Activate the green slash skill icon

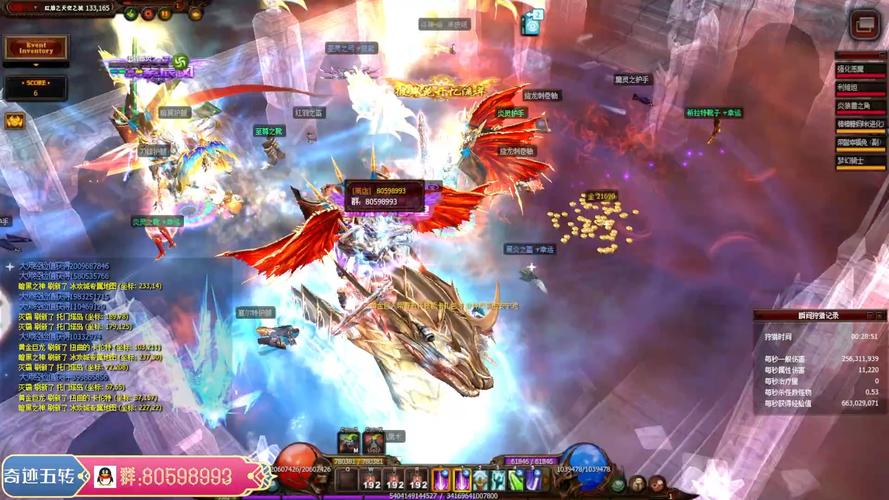click(x=514, y=480)
